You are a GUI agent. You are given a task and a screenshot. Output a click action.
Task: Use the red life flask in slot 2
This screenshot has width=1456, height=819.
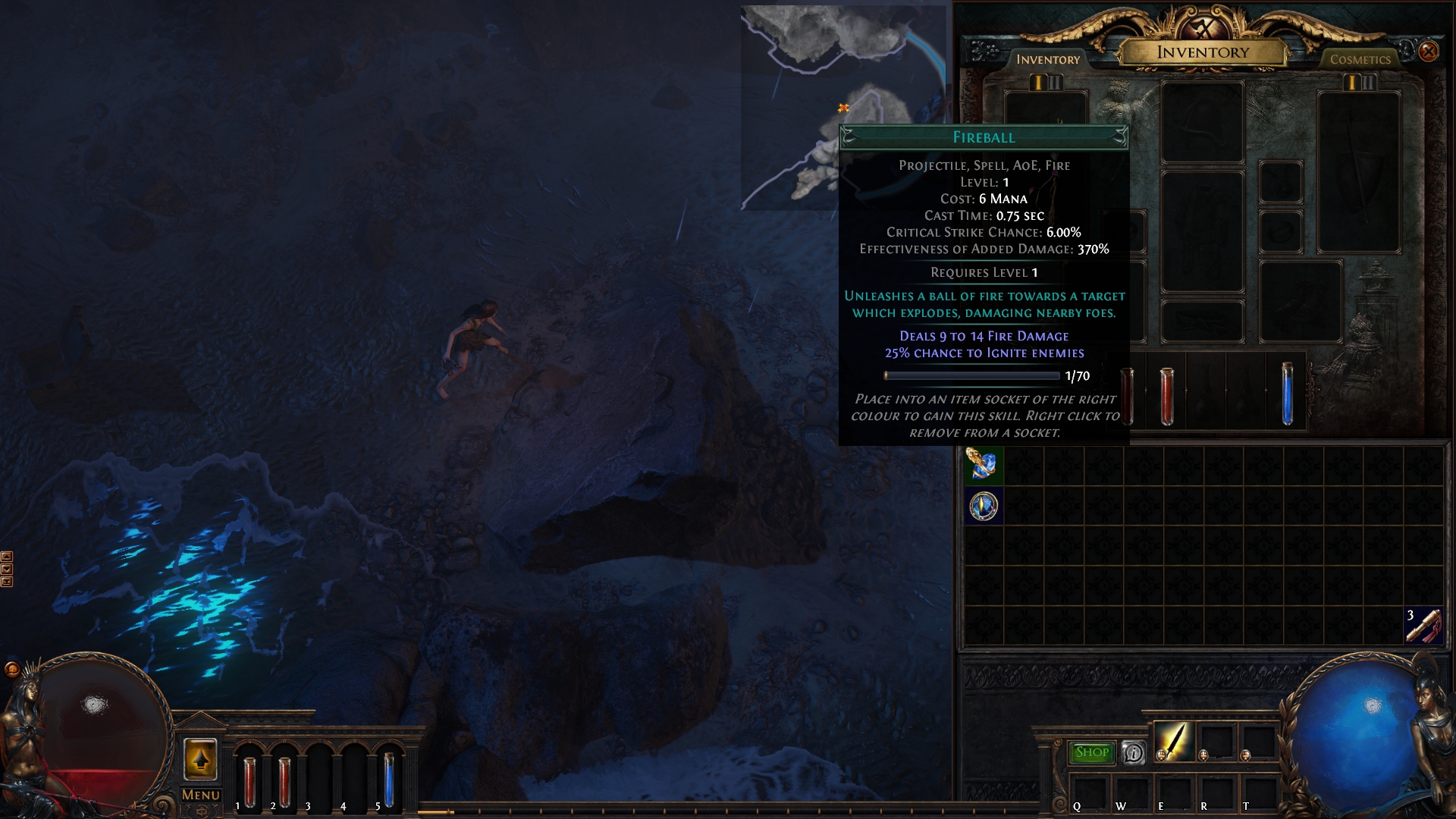tap(284, 781)
